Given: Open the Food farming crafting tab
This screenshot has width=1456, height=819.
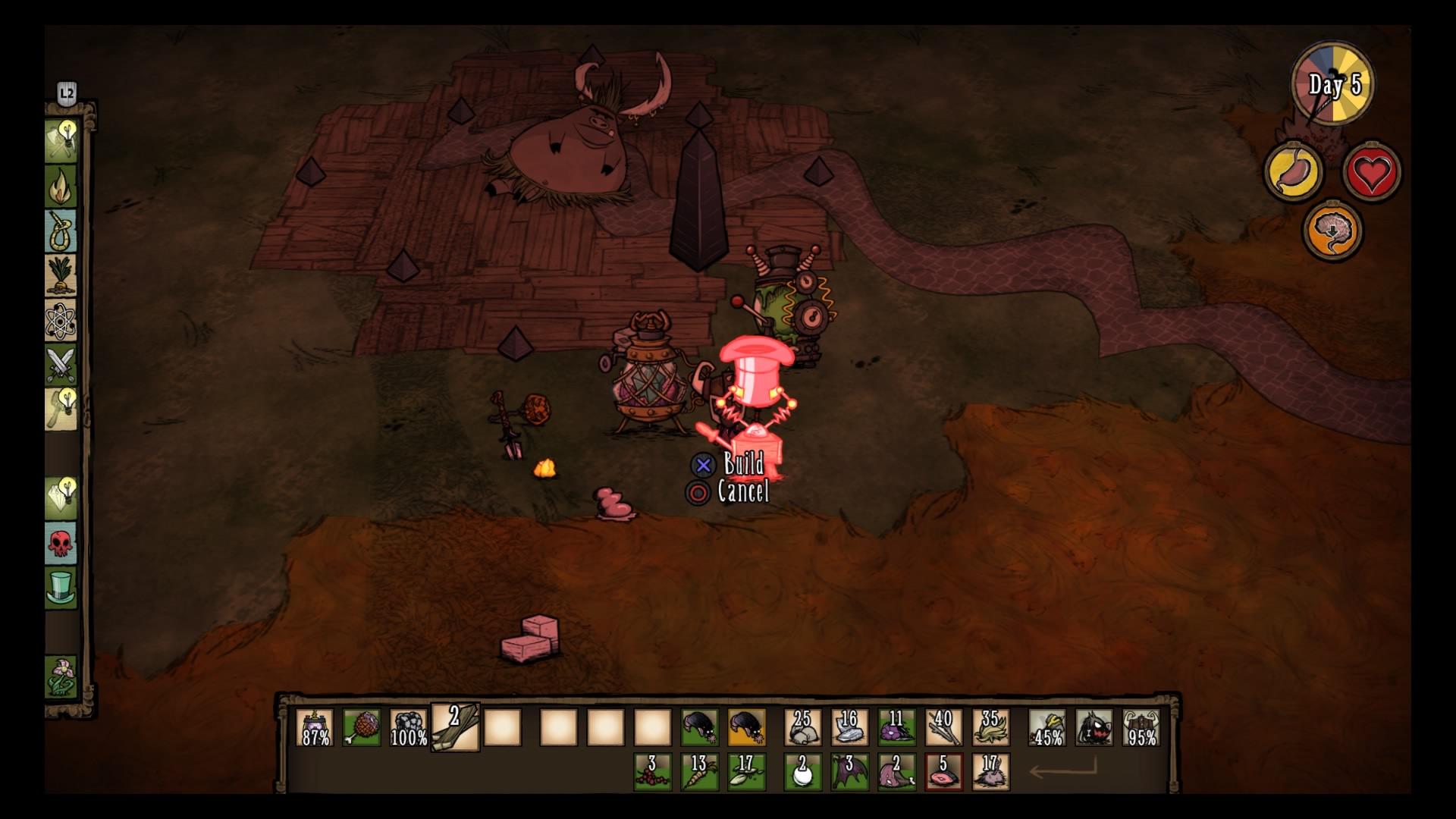Looking at the screenshot, I should (x=61, y=275).
